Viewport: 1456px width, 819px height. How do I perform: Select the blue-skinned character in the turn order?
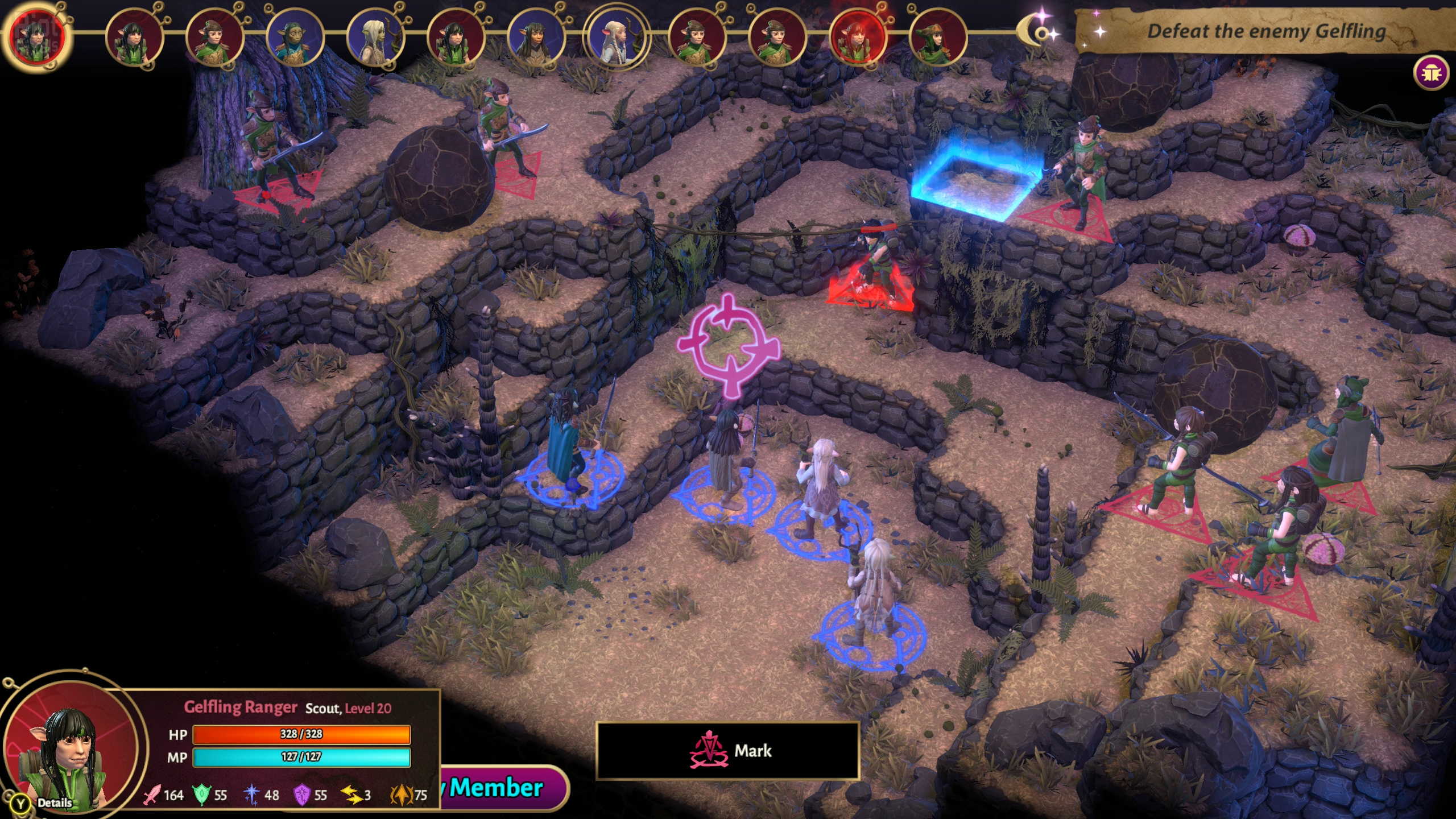click(295, 38)
